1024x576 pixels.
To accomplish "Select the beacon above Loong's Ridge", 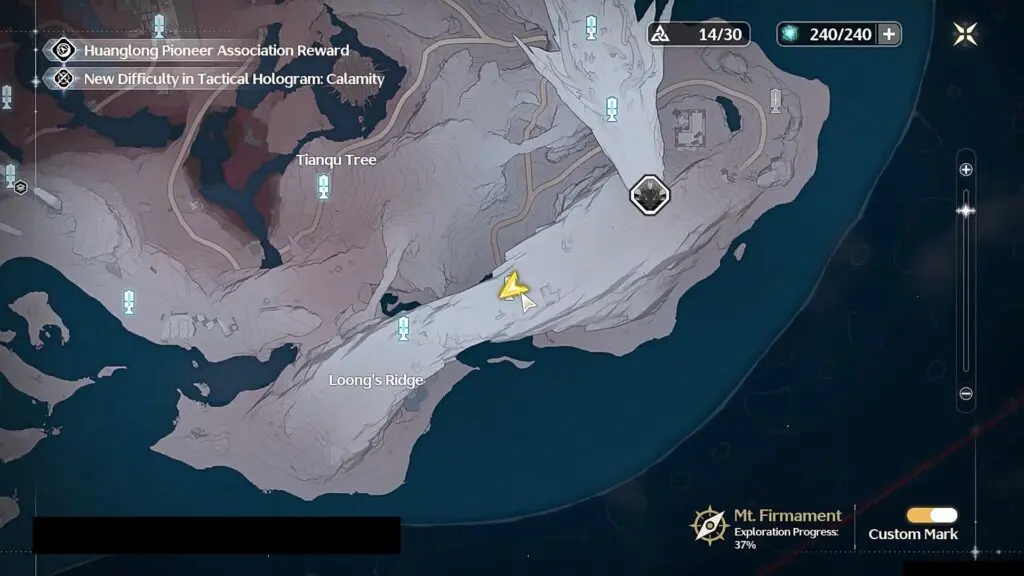I will click(404, 327).
